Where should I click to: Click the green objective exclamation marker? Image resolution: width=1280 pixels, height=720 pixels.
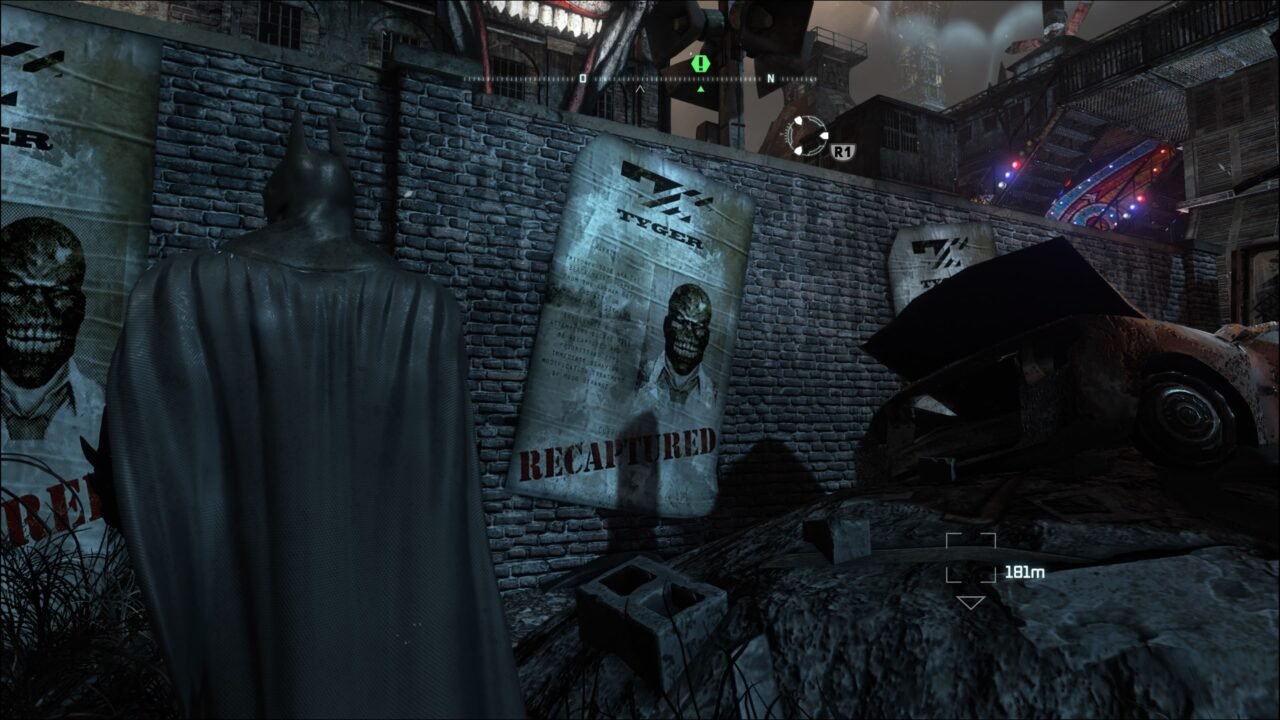(700, 66)
